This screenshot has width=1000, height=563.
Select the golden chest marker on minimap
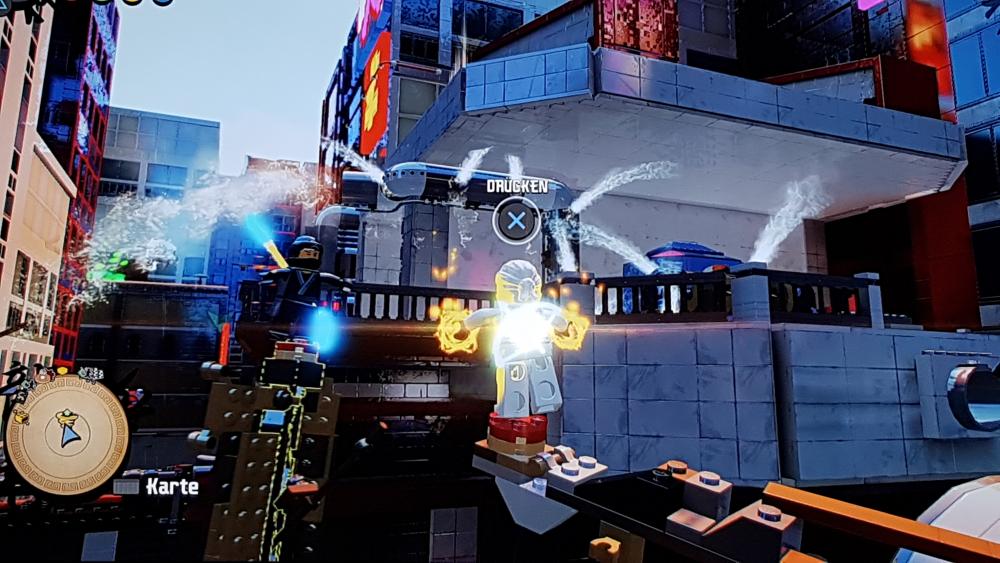pyautogui.click(x=20, y=417)
